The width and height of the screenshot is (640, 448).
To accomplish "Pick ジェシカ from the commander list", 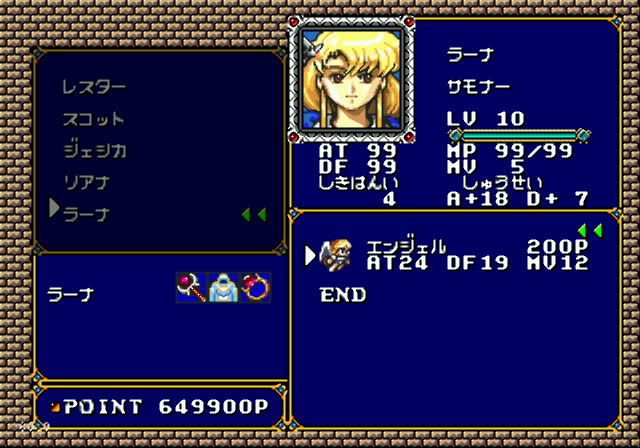I will [x=95, y=151].
